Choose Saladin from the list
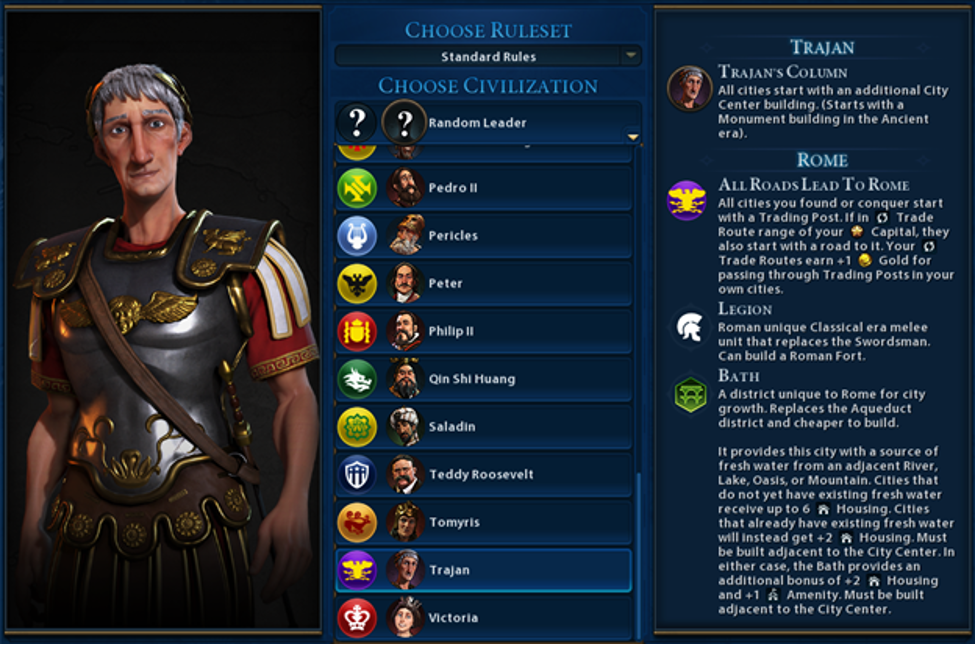Screen dimensions: 977x645 coord(484,427)
